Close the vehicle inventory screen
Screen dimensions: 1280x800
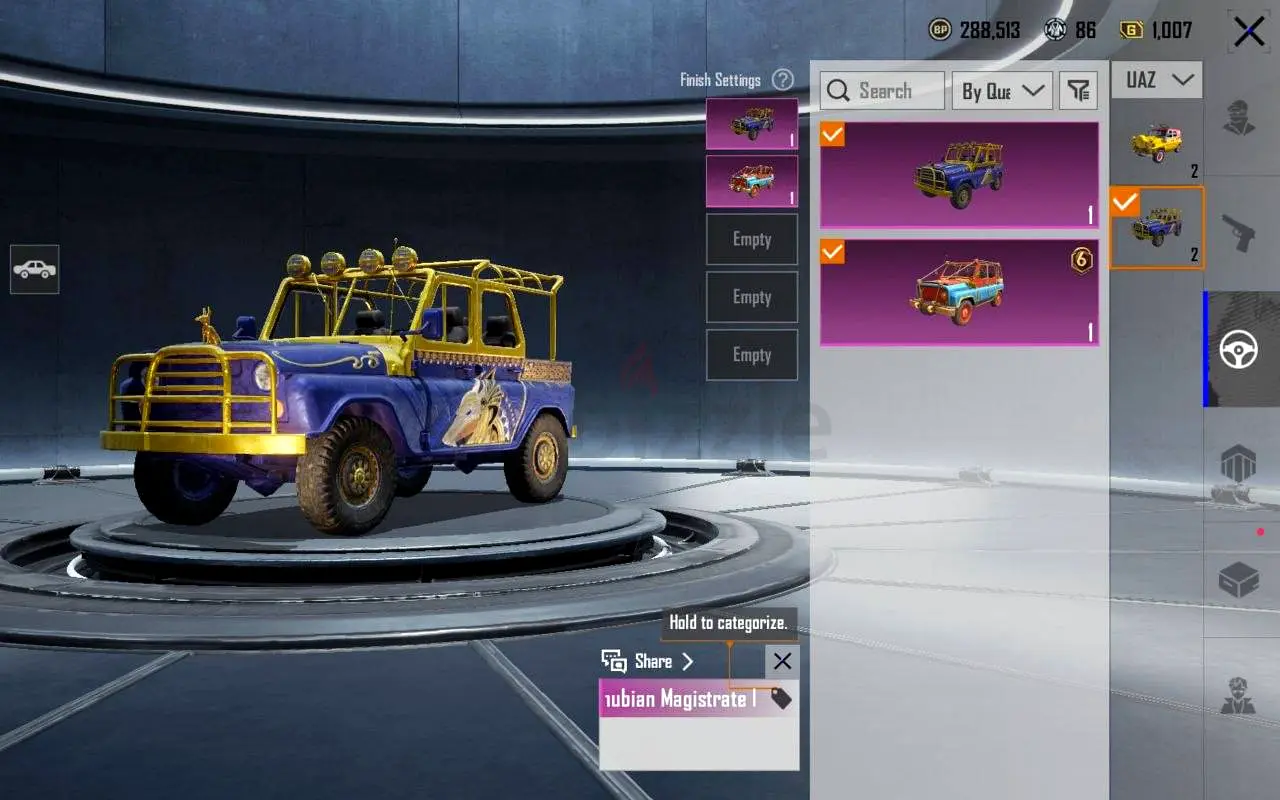click(1249, 32)
